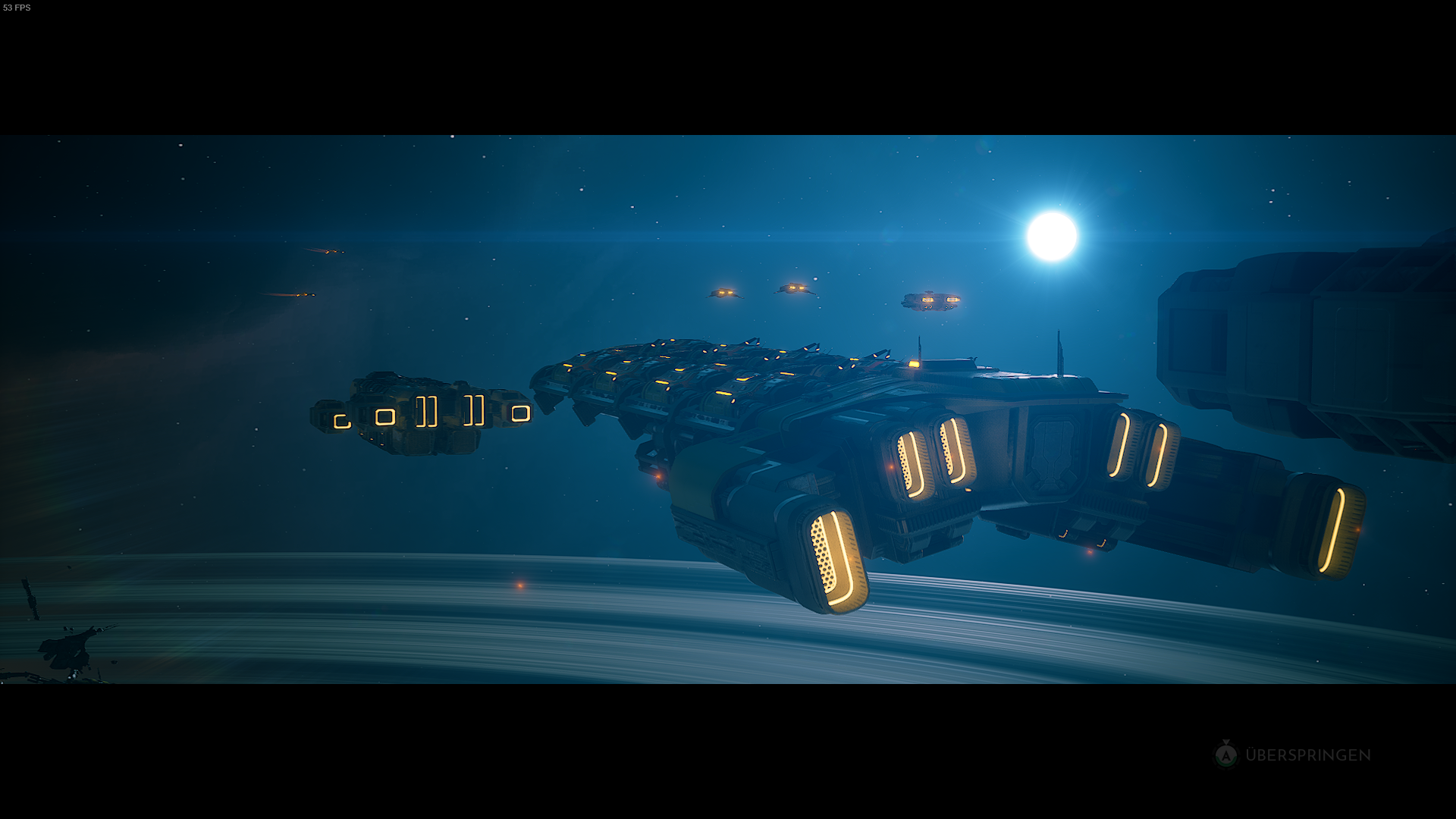Viewport: 1456px width, 819px height.
Task: Click the 53 FPS counter in the top corner
Action: click(x=17, y=8)
